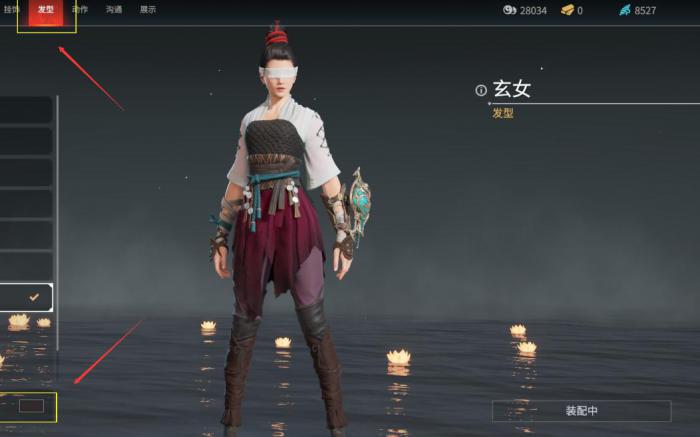
Task: Open the 挂饰 tab
Action: pos(11,10)
